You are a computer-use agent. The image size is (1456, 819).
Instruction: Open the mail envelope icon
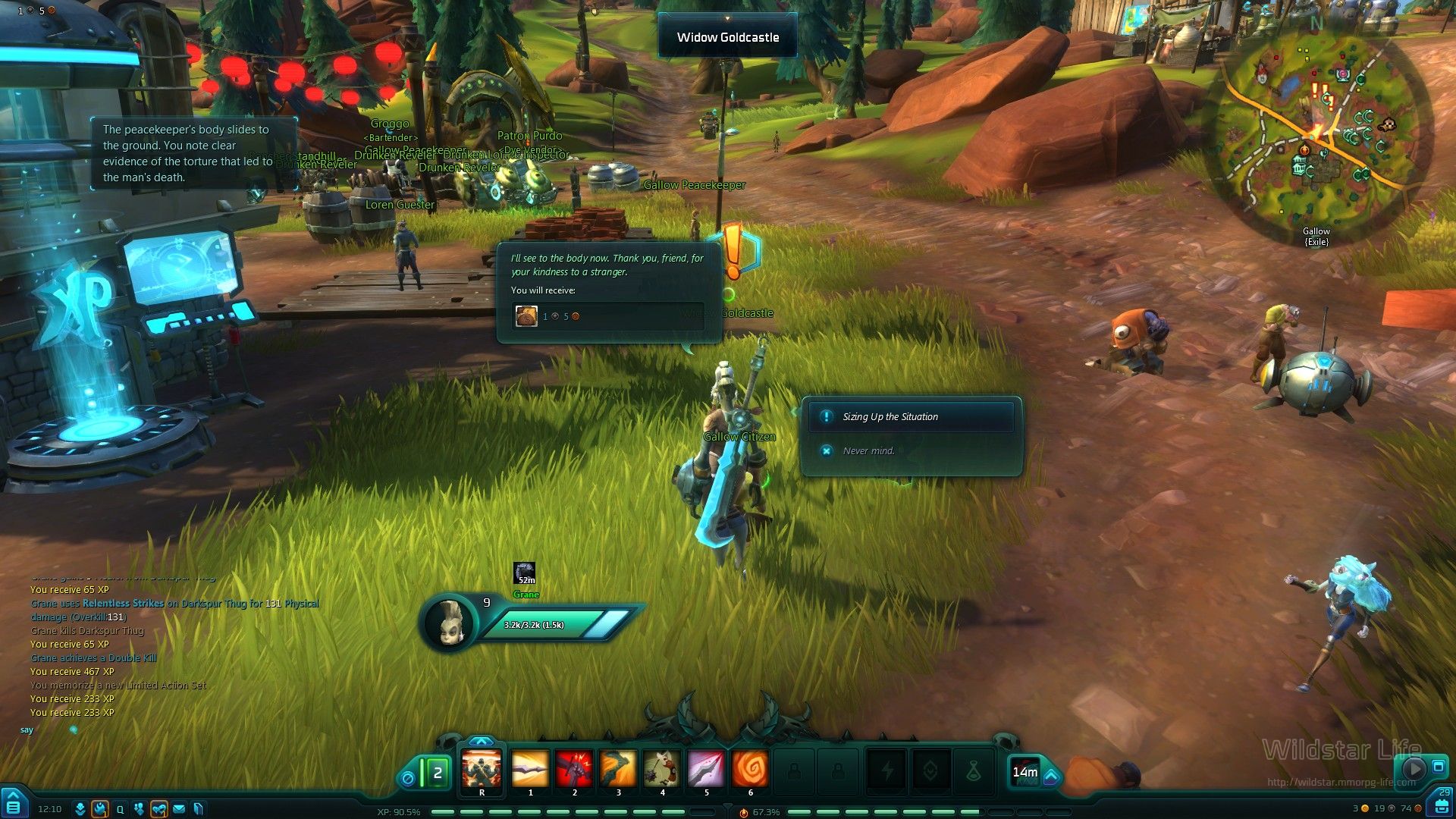tap(179, 809)
